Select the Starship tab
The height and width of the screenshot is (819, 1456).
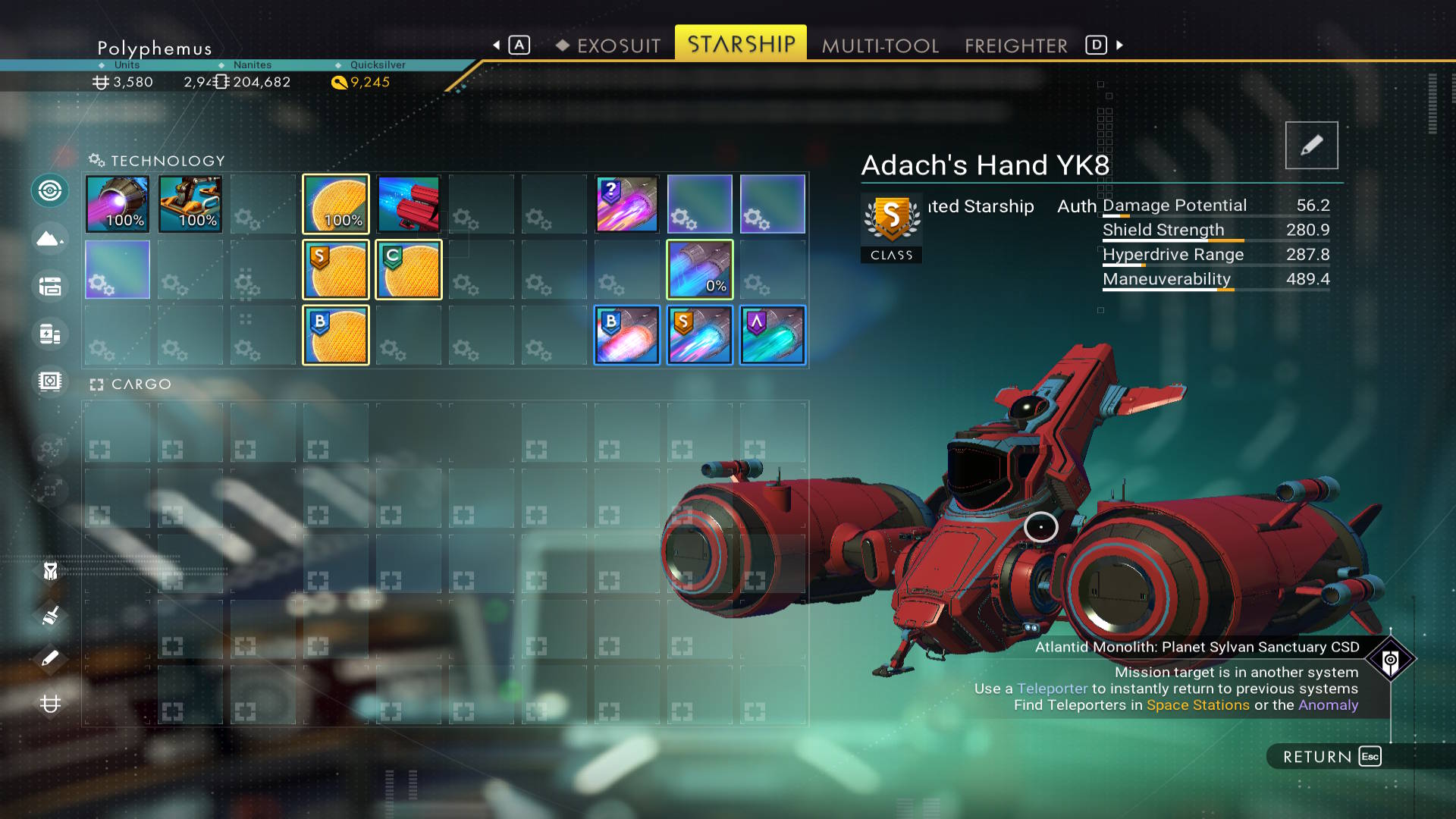pos(741,44)
